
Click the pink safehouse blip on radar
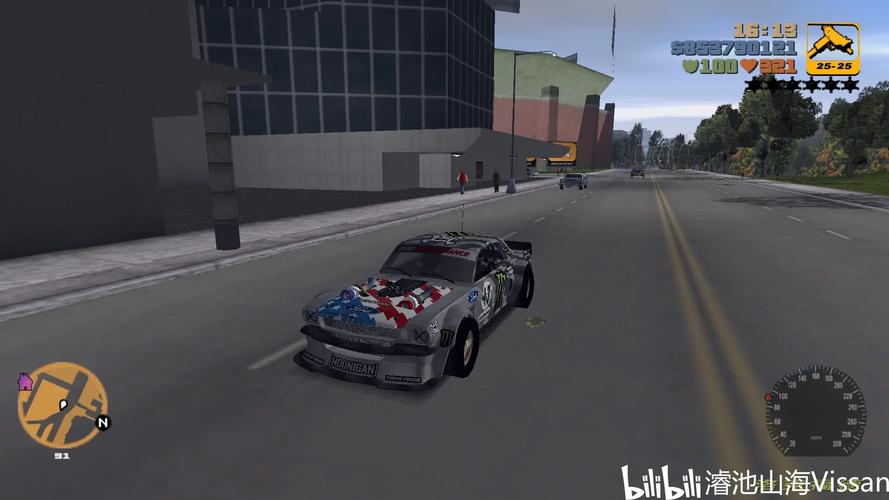click(26, 382)
